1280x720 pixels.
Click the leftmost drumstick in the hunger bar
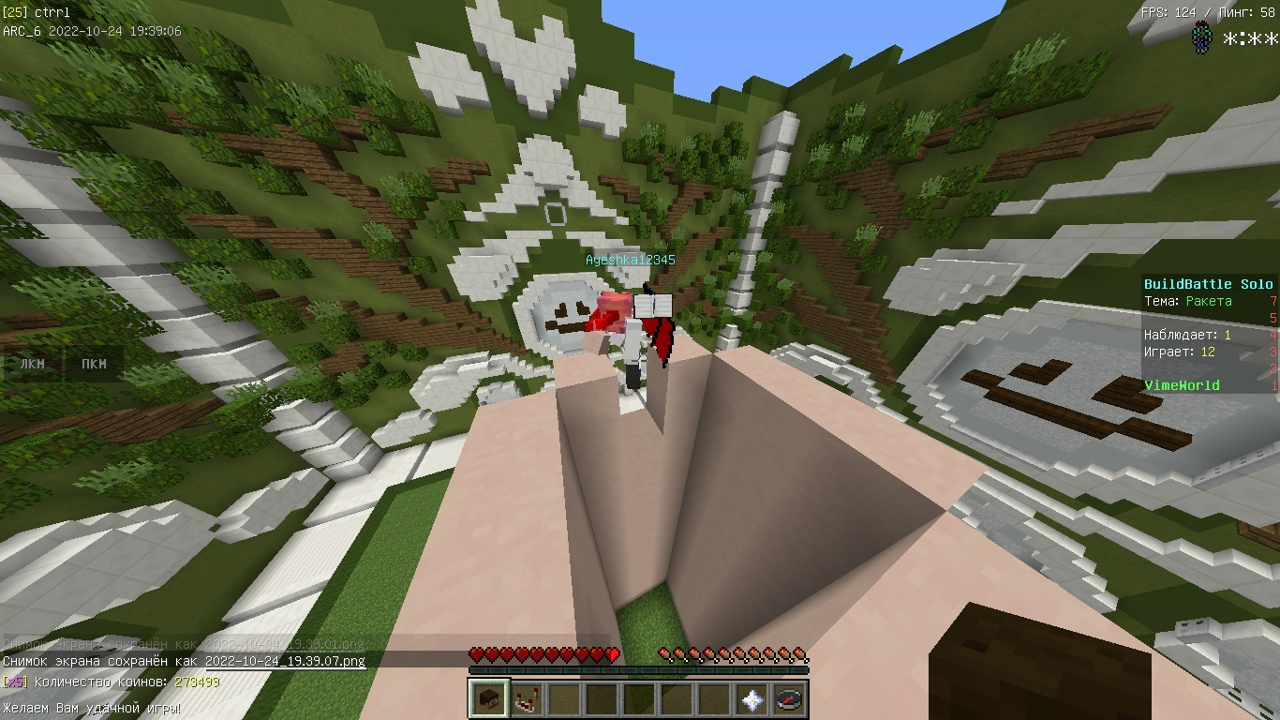point(665,655)
